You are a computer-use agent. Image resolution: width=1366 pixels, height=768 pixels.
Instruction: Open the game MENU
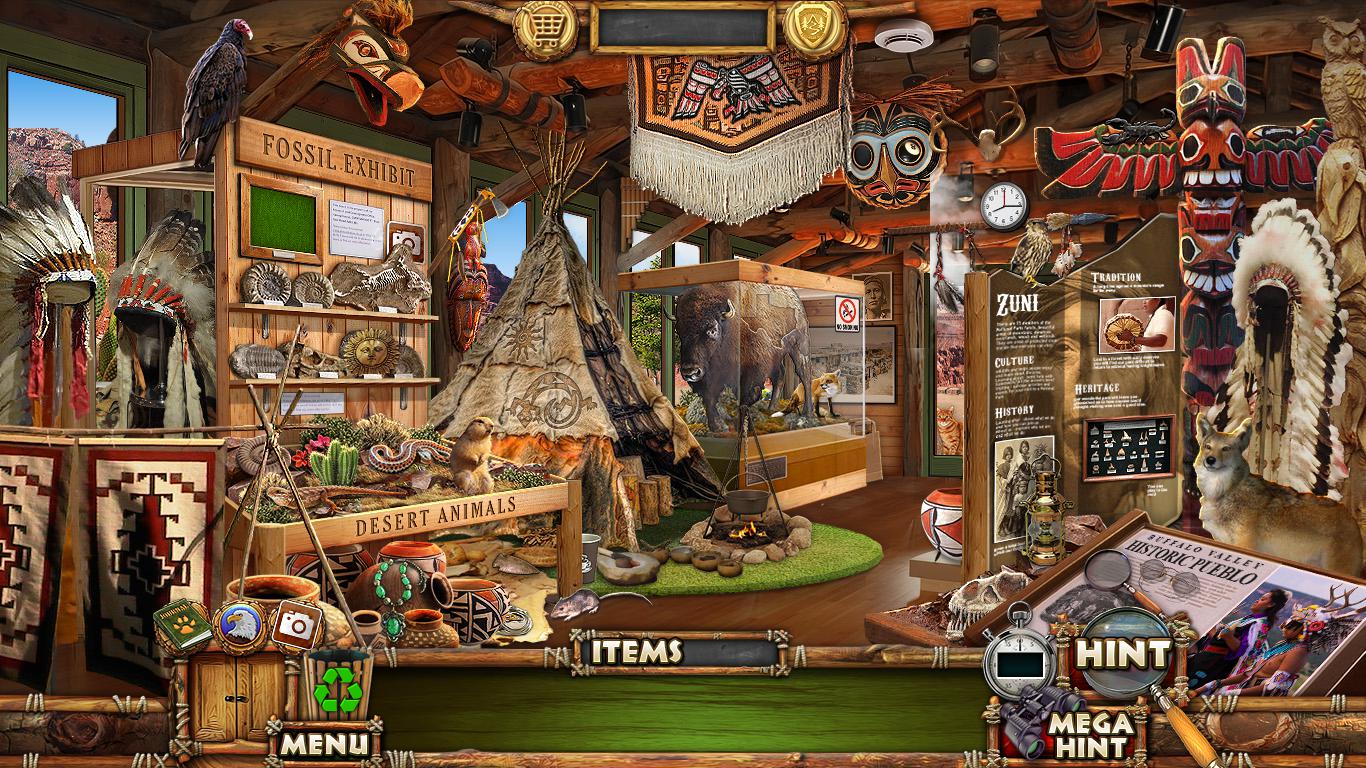[x=323, y=743]
